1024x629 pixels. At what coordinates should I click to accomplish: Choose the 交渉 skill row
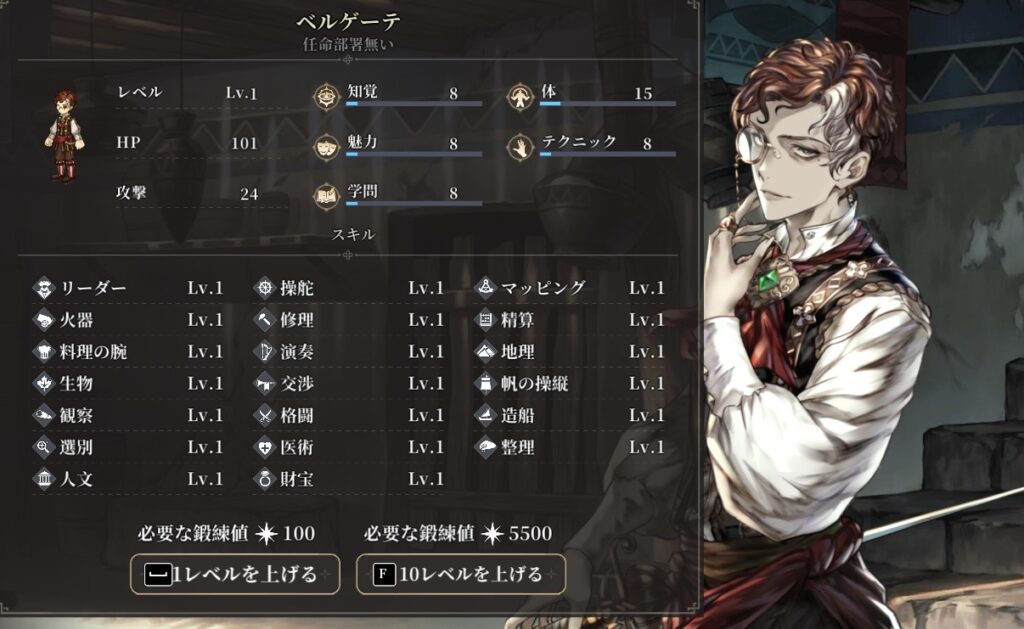[348, 384]
